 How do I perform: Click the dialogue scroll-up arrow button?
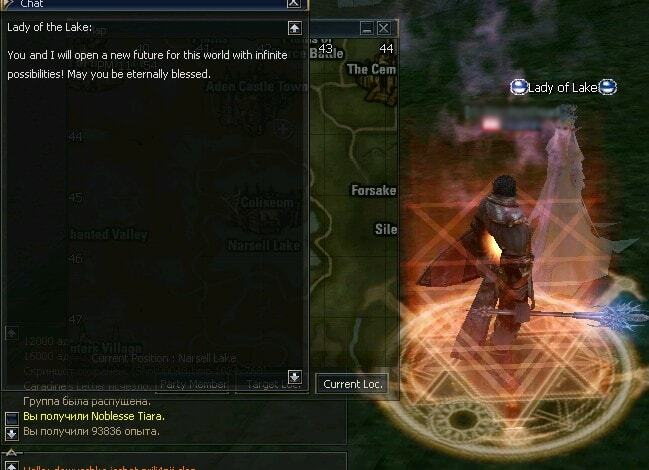(294, 28)
